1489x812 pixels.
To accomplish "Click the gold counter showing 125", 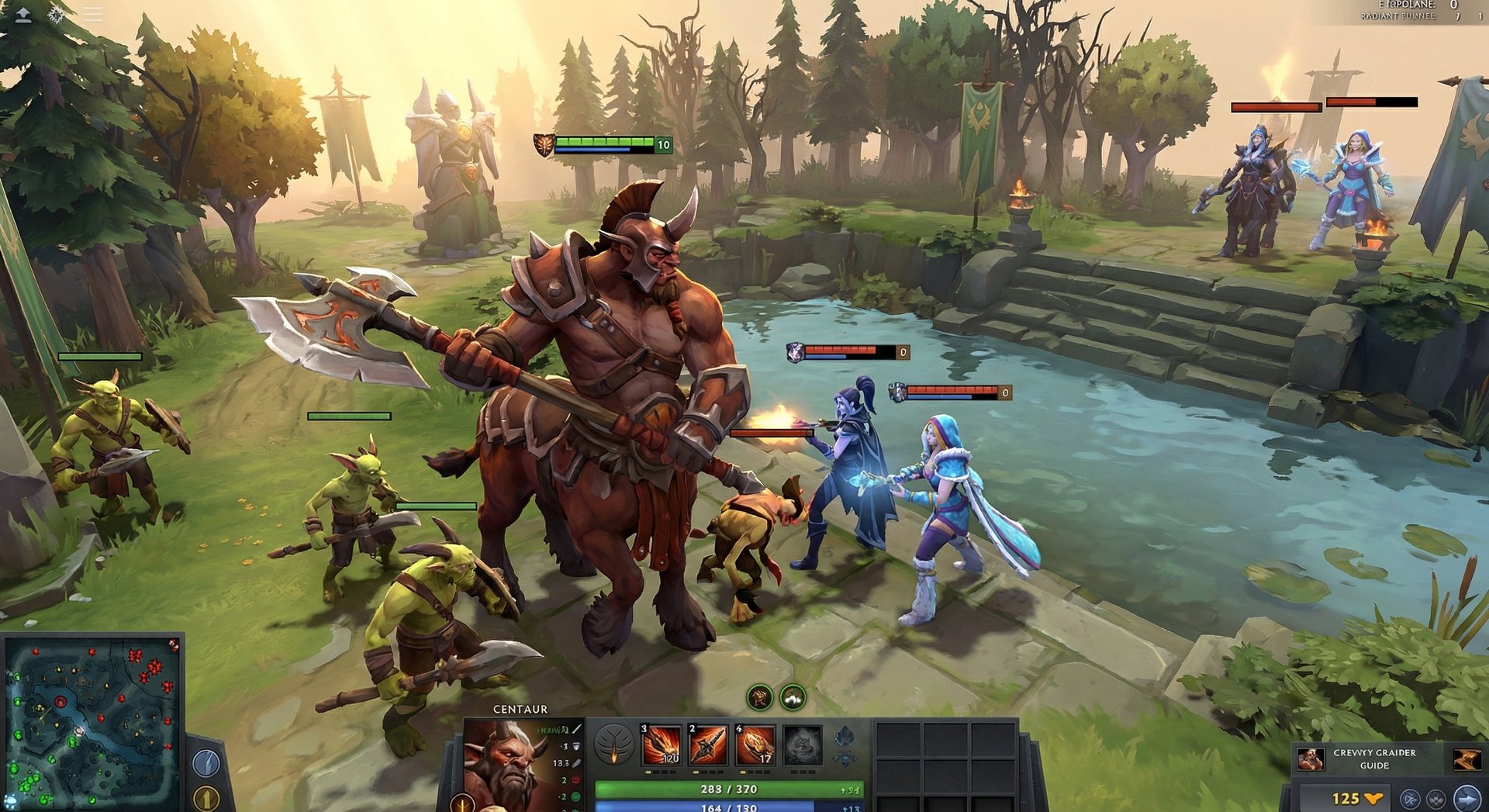I will click(x=1347, y=799).
